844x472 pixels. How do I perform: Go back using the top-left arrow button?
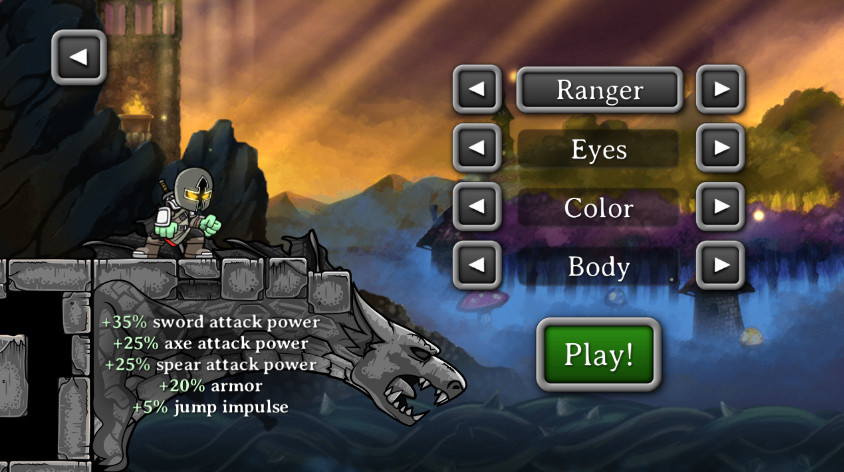coord(78,57)
